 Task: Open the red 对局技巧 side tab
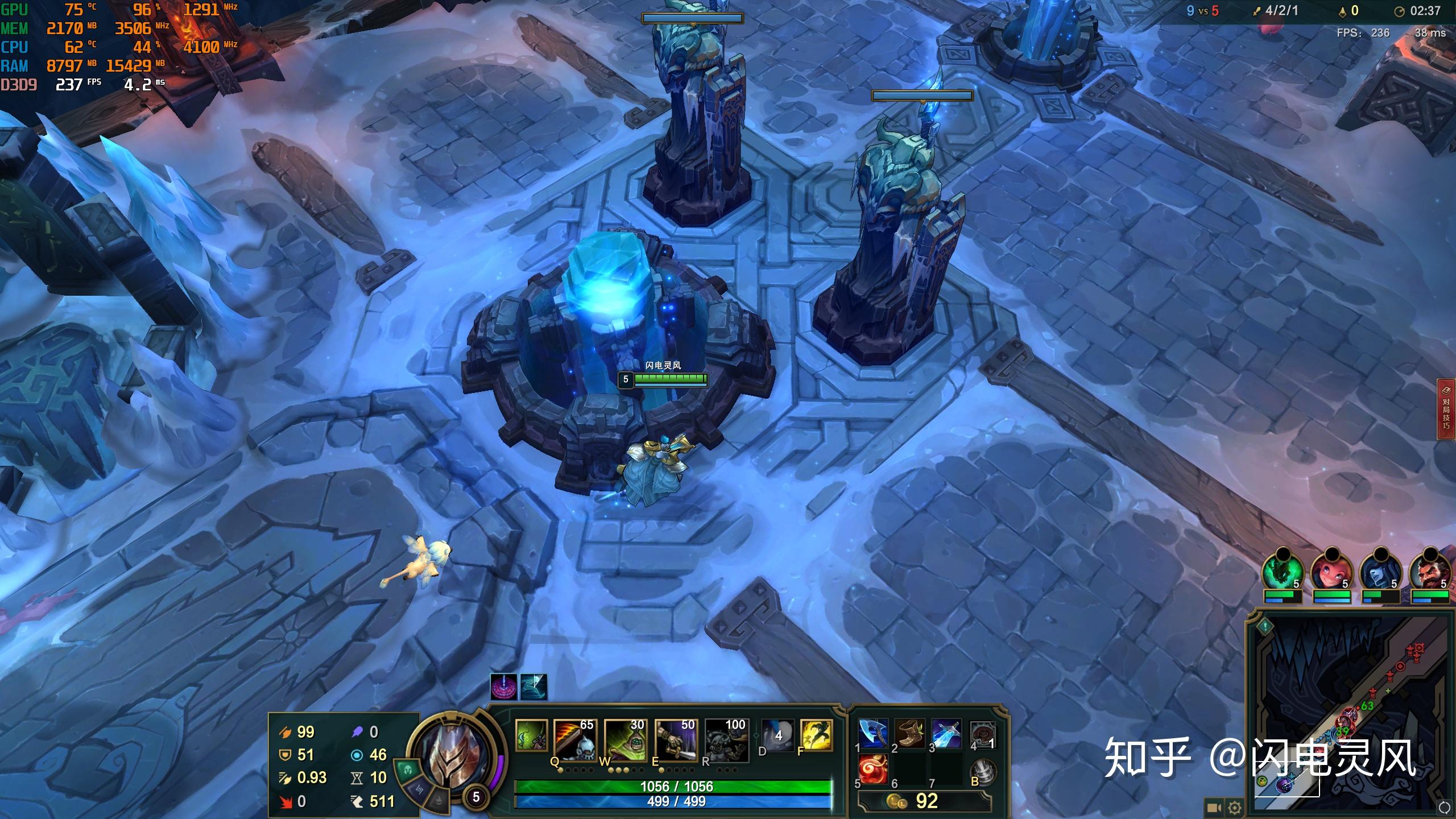pyautogui.click(x=1446, y=409)
